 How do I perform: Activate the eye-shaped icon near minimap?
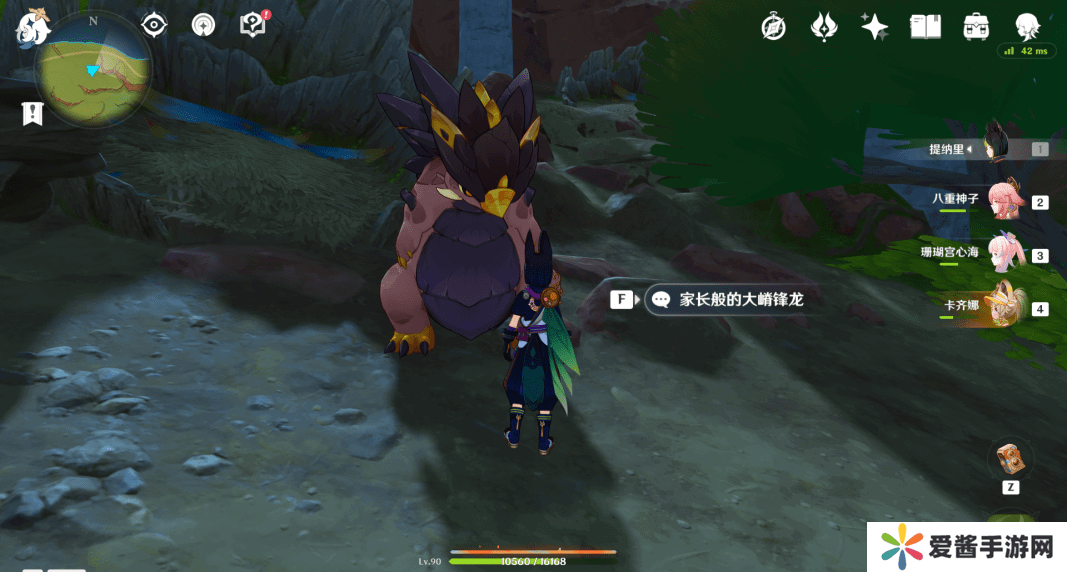coord(154,24)
